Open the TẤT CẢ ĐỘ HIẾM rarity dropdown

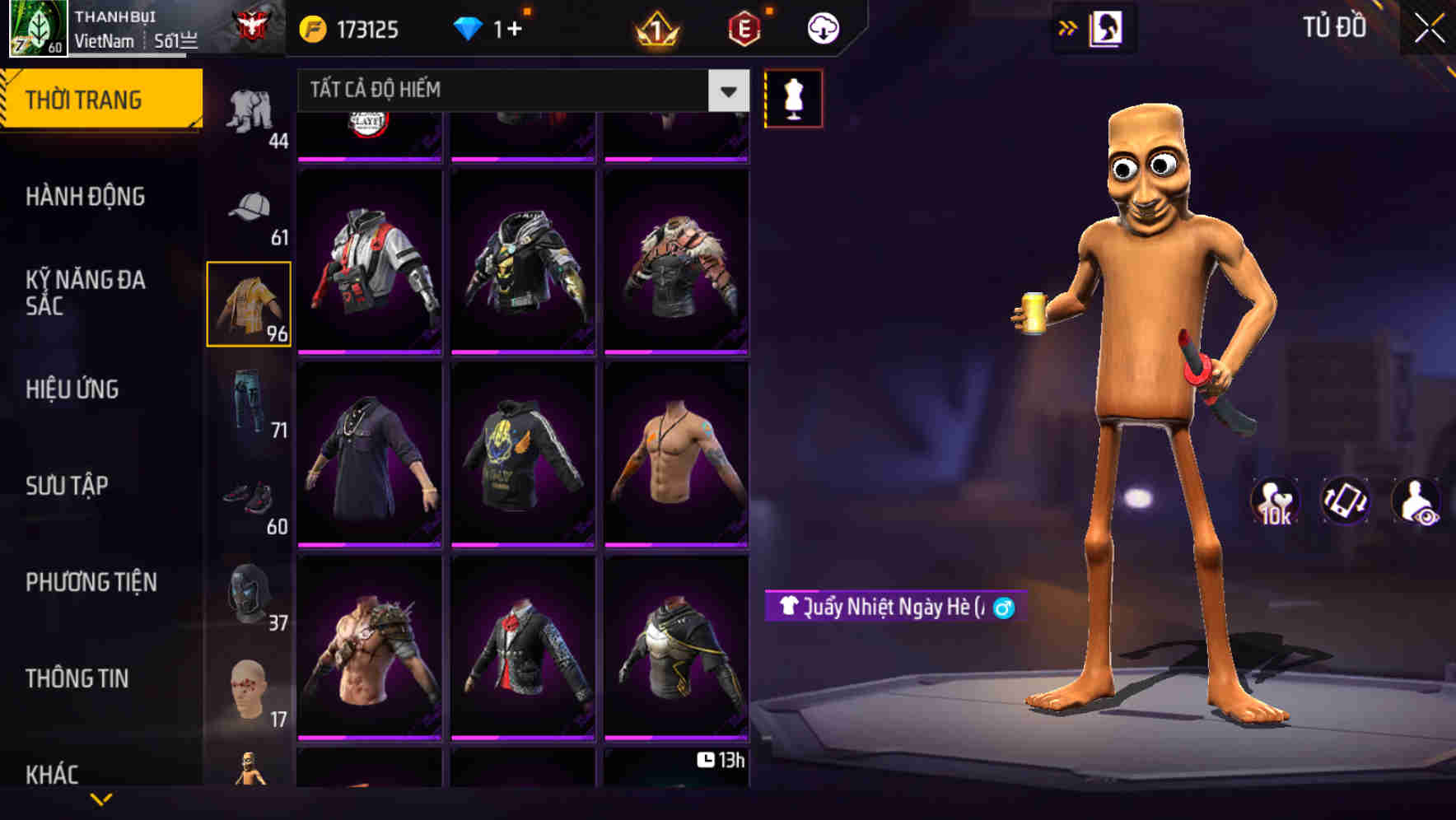coord(519,91)
